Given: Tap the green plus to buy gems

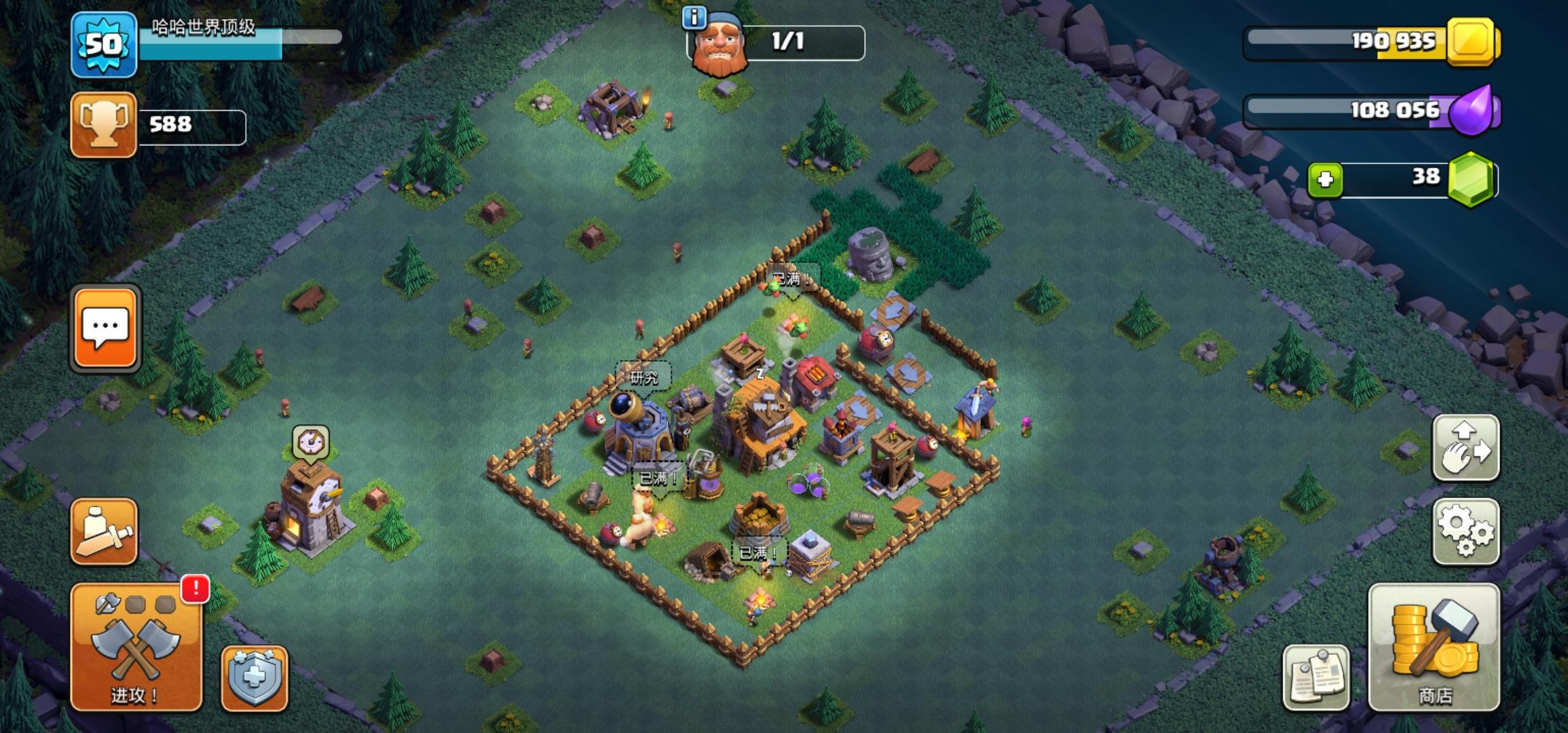Looking at the screenshot, I should 1326,178.
